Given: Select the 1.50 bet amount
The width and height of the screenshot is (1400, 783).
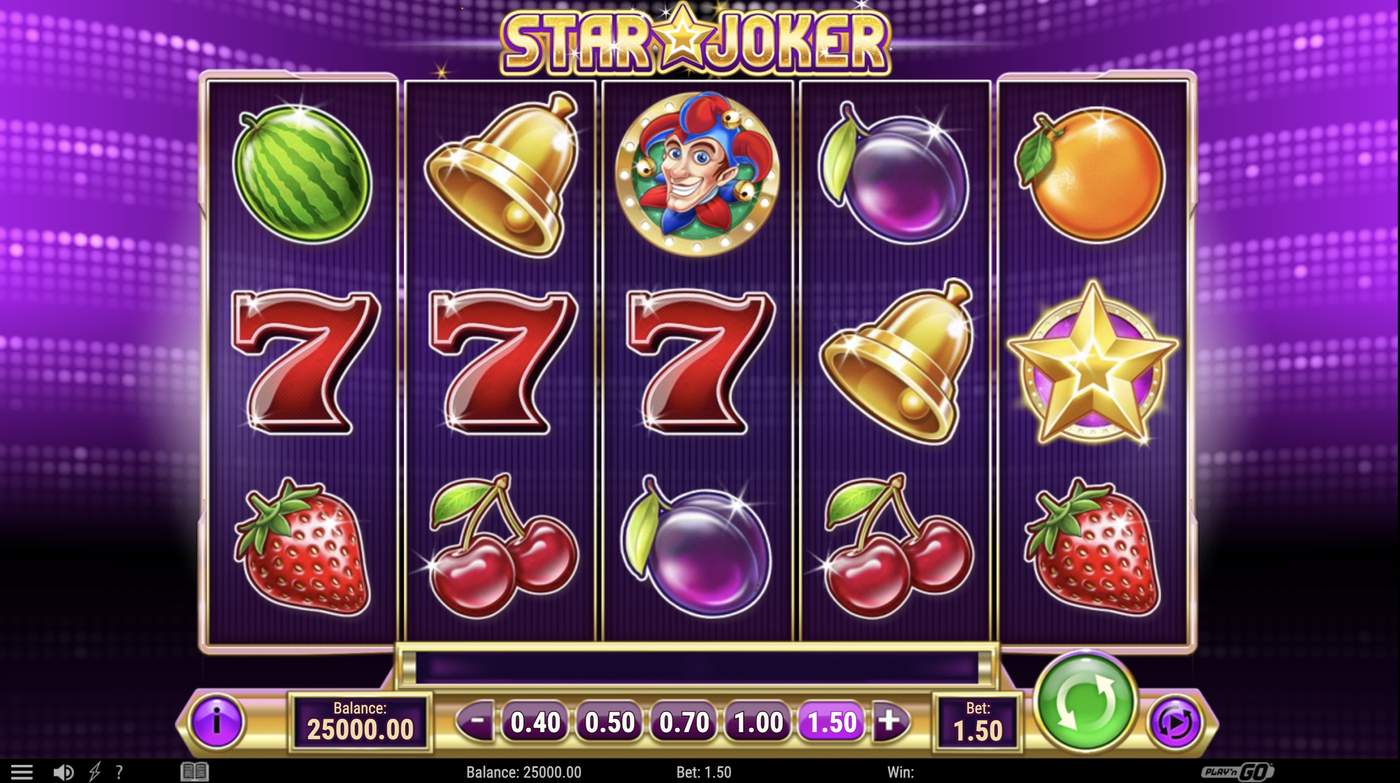Looking at the screenshot, I should click(829, 720).
